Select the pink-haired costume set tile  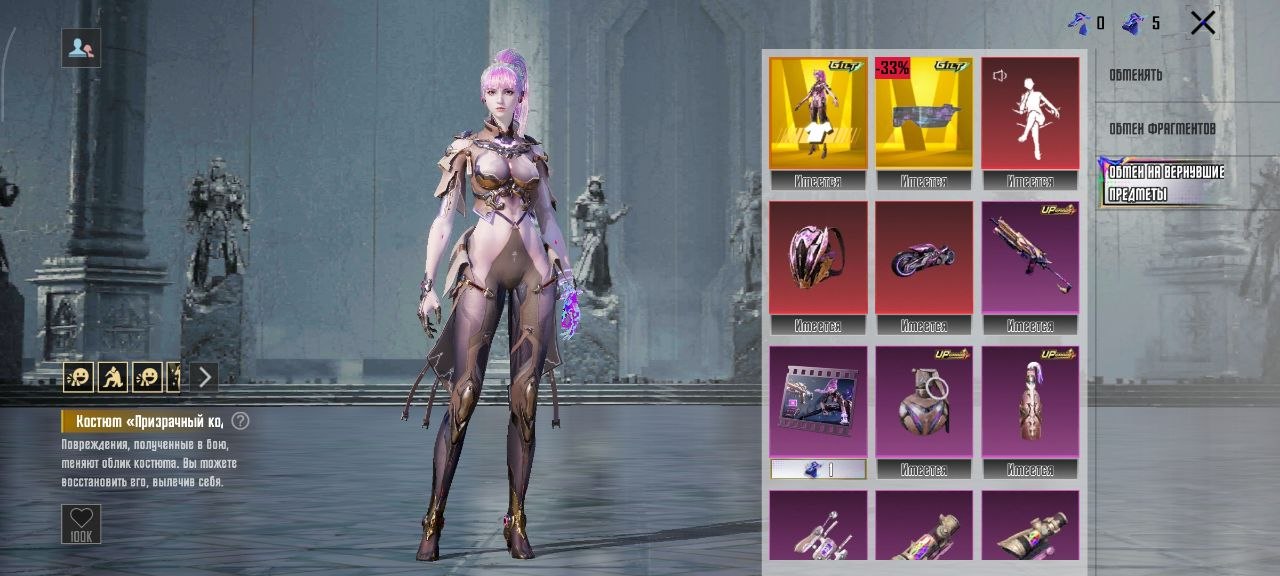pyautogui.click(x=818, y=113)
